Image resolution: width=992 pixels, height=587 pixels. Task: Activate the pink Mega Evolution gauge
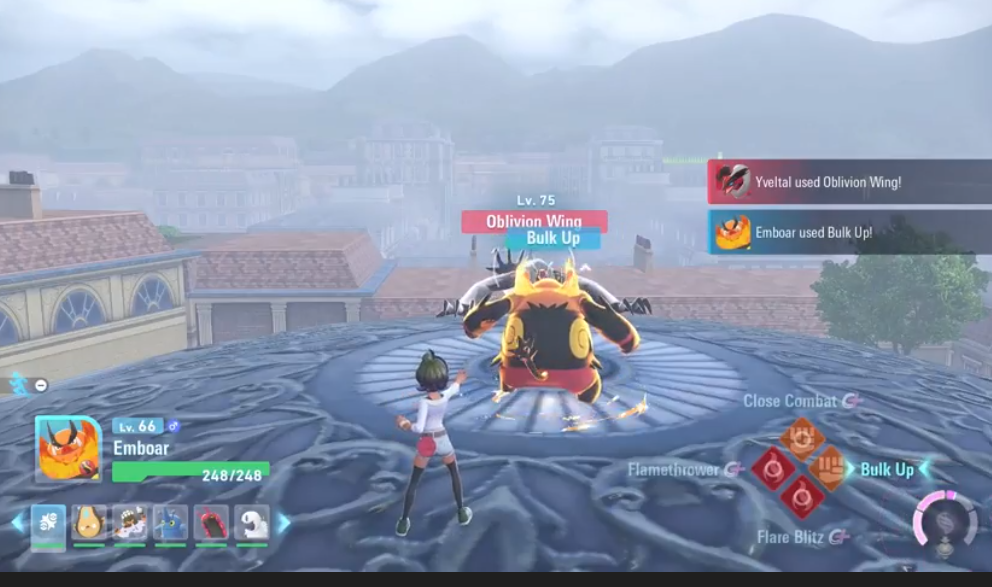(x=944, y=521)
